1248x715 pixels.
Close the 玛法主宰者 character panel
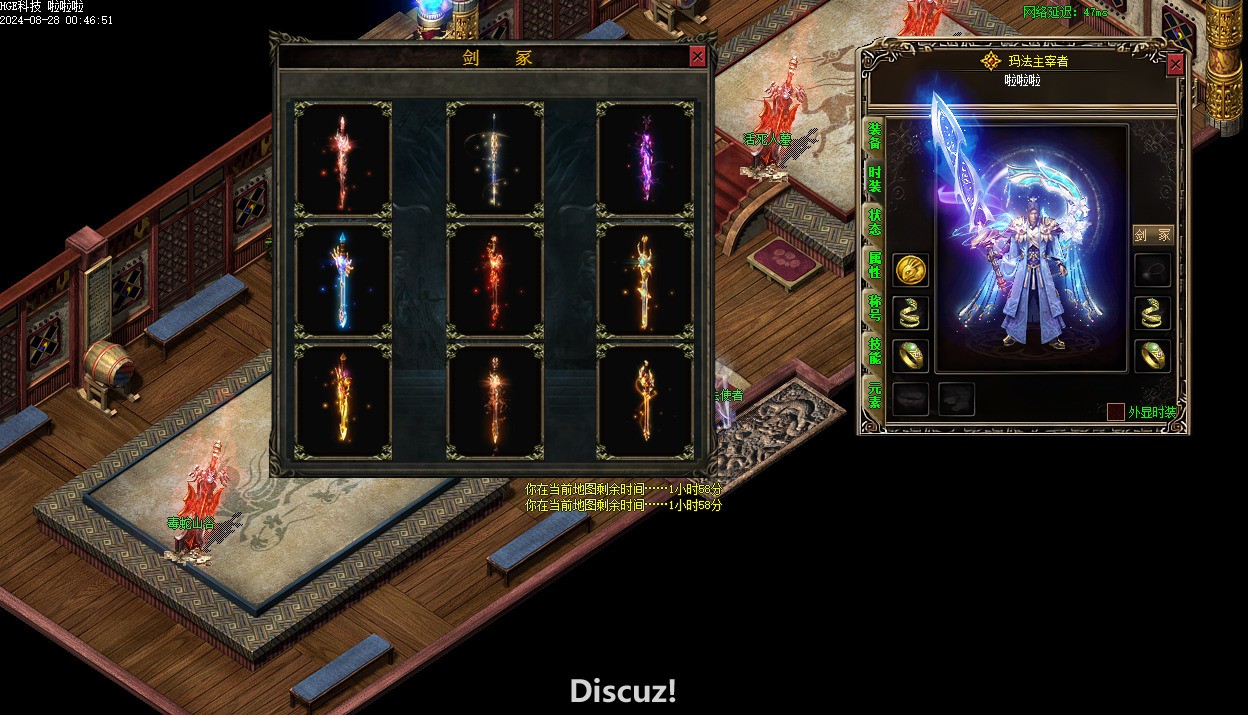click(1175, 64)
